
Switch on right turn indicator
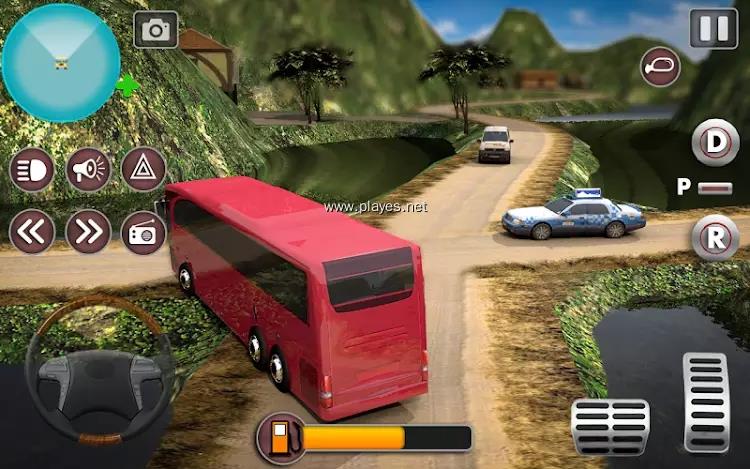tap(88, 232)
